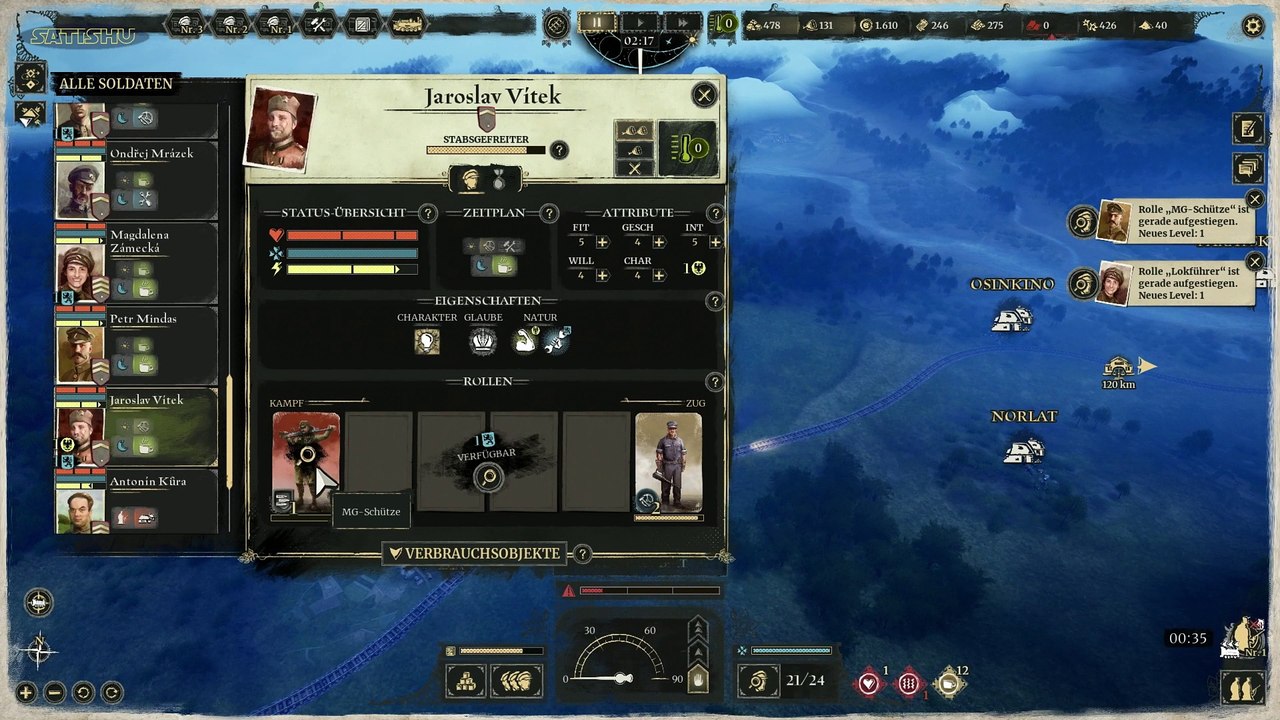Screen dimensions: 1280x720
Task: Pause the game time
Action: 598,22
